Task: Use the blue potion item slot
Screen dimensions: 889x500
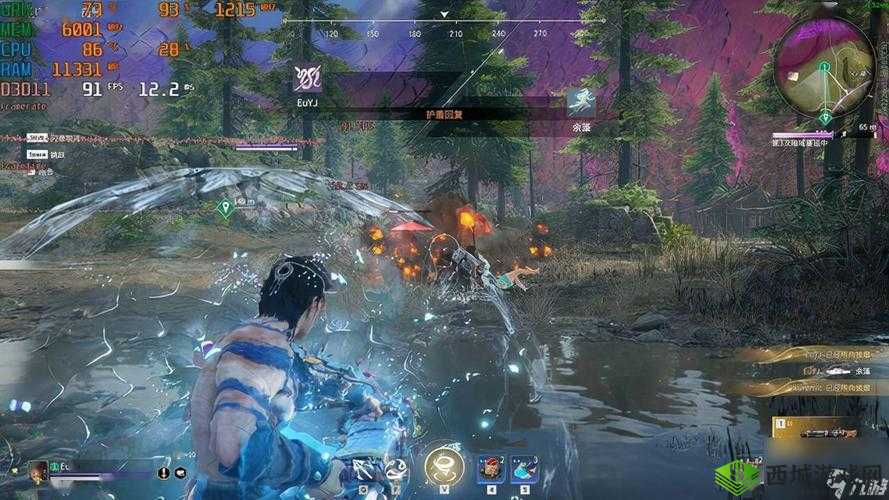Action: coord(526,469)
